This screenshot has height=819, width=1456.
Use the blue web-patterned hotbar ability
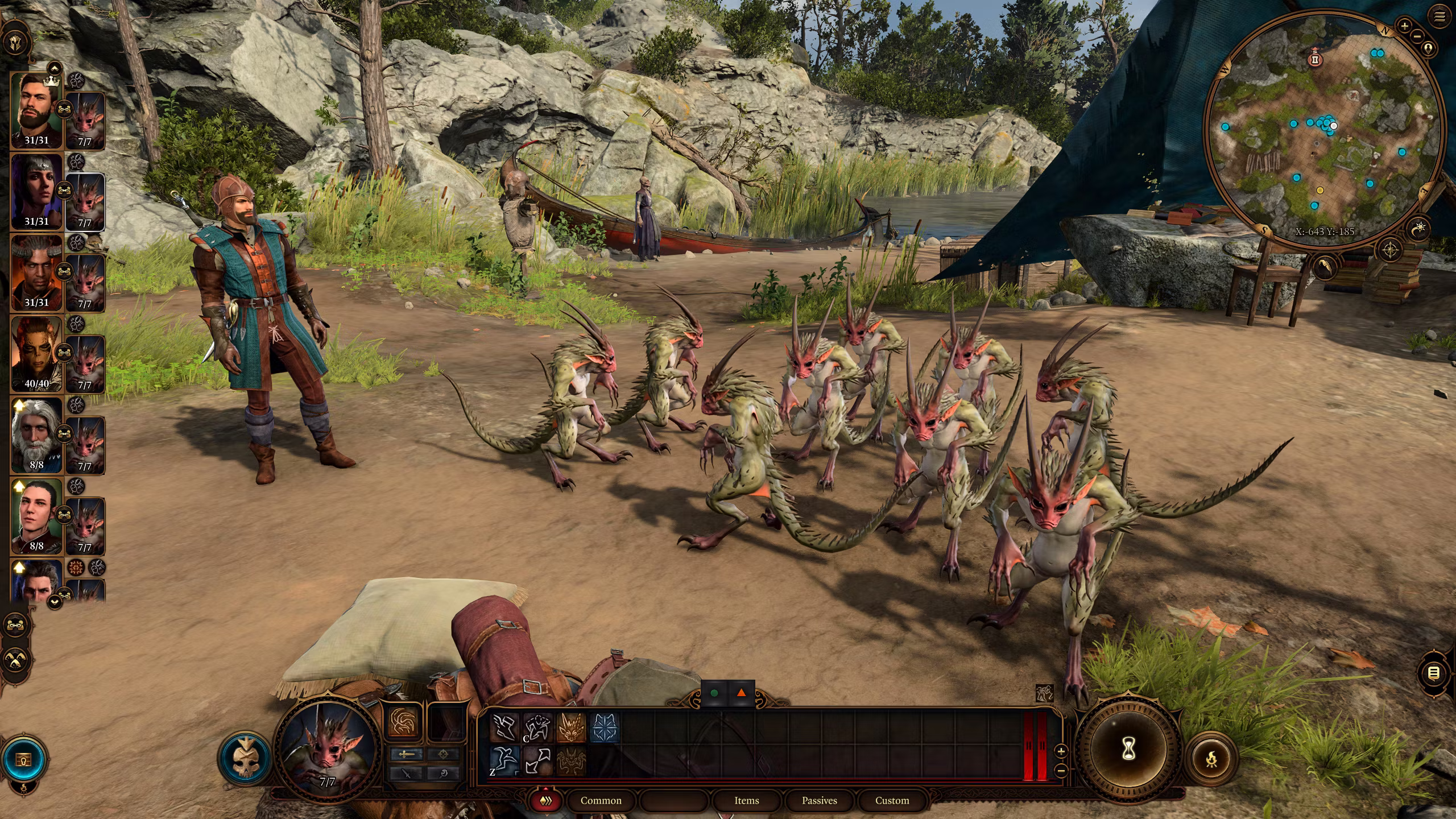pos(603,728)
